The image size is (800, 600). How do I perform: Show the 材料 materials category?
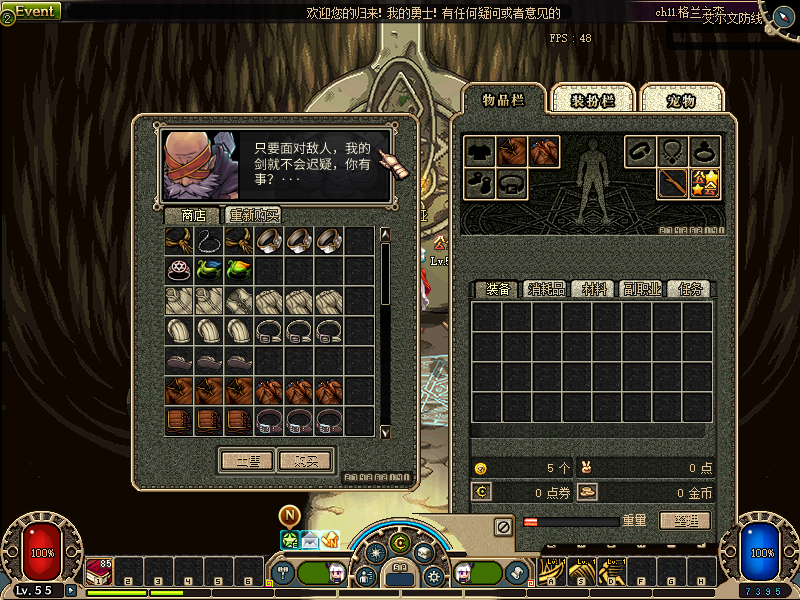point(594,289)
